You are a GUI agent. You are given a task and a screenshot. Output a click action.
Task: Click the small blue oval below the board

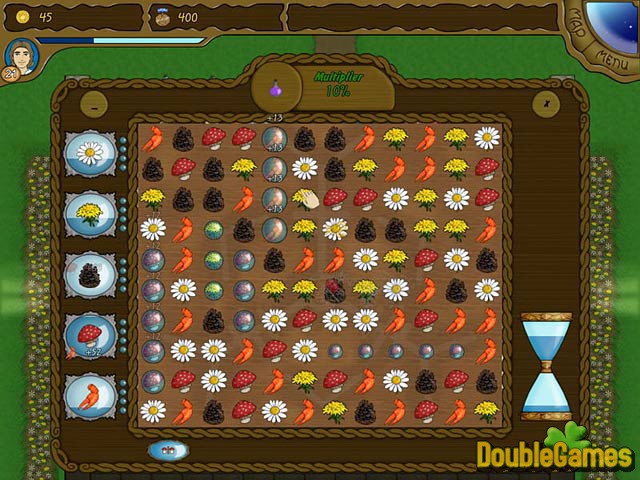[x=167, y=450]
